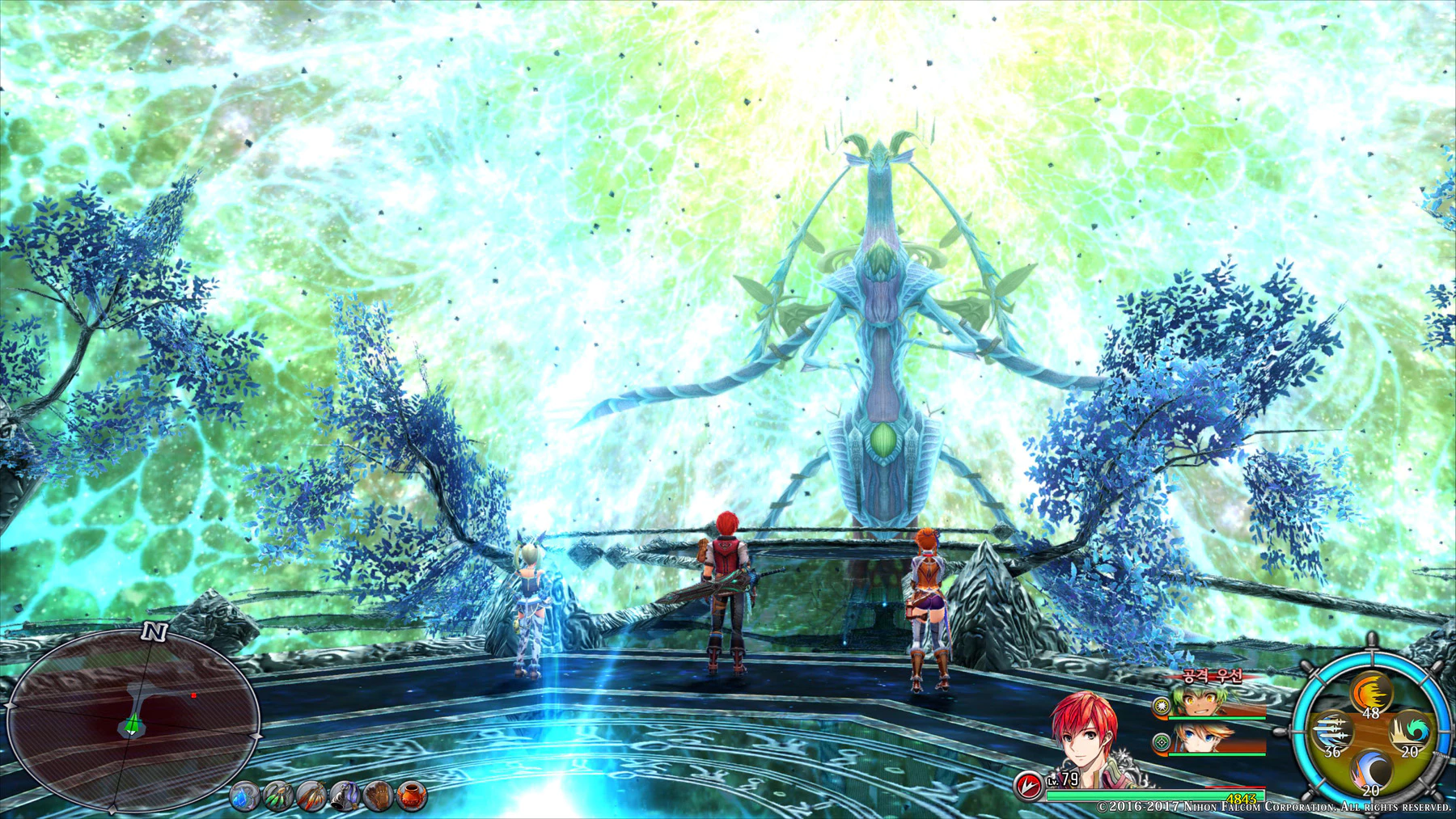Activate the orange flame slash skill
Viewport: 1456px width, 819px height.
[1370, 694]
